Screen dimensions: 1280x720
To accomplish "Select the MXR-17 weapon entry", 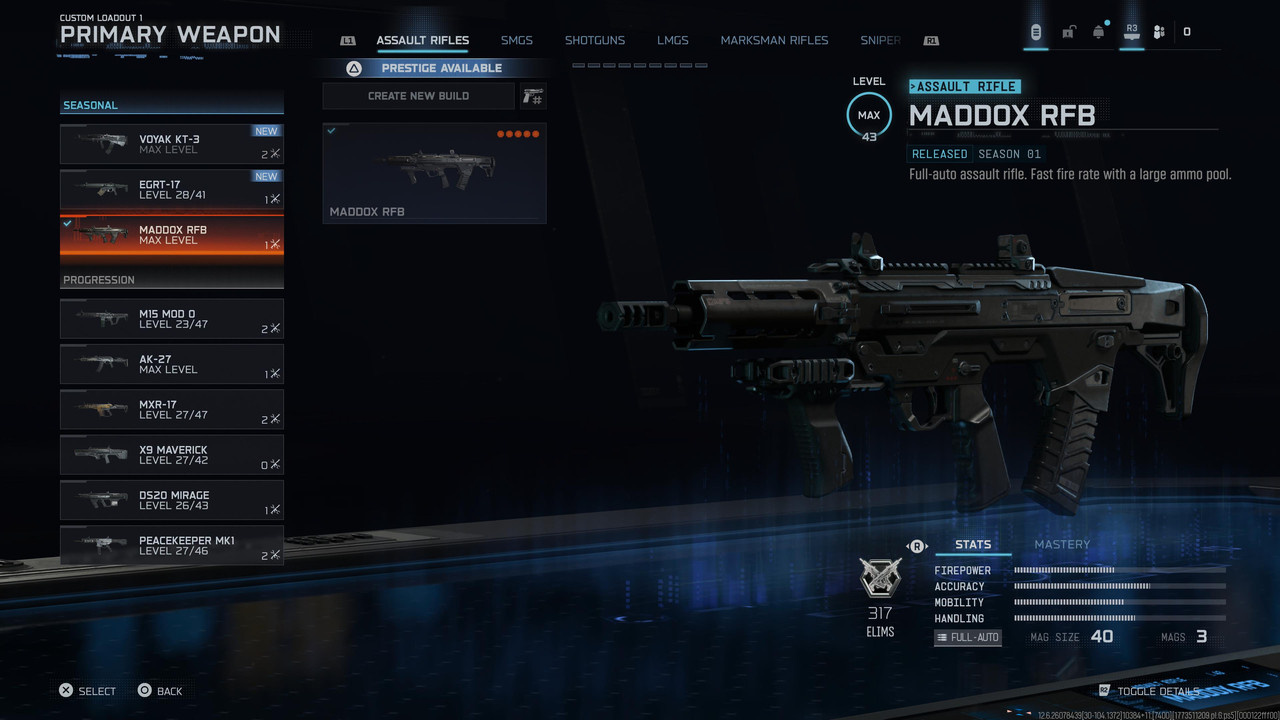I will [171, 410].
